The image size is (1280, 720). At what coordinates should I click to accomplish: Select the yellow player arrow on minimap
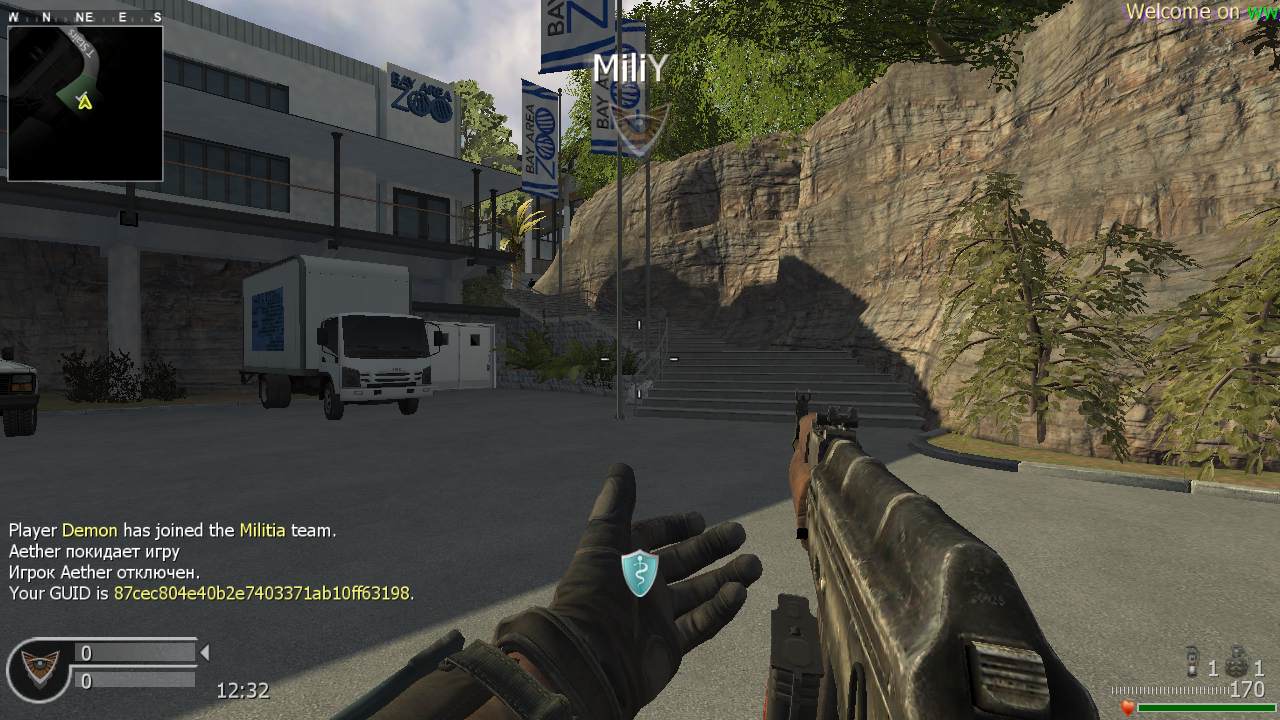coord(85,100)
